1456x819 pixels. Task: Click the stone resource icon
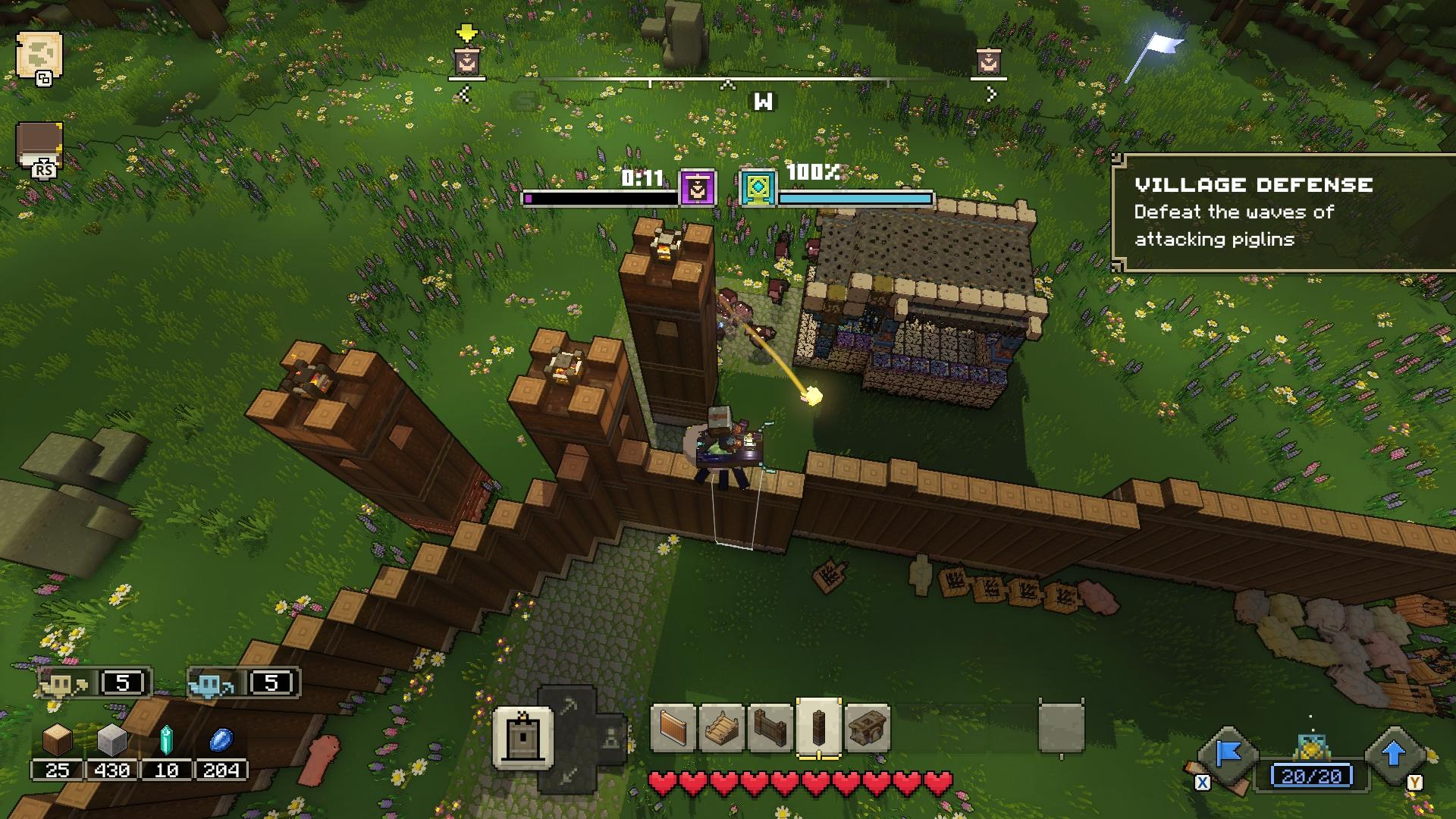[x=111, y=739]
